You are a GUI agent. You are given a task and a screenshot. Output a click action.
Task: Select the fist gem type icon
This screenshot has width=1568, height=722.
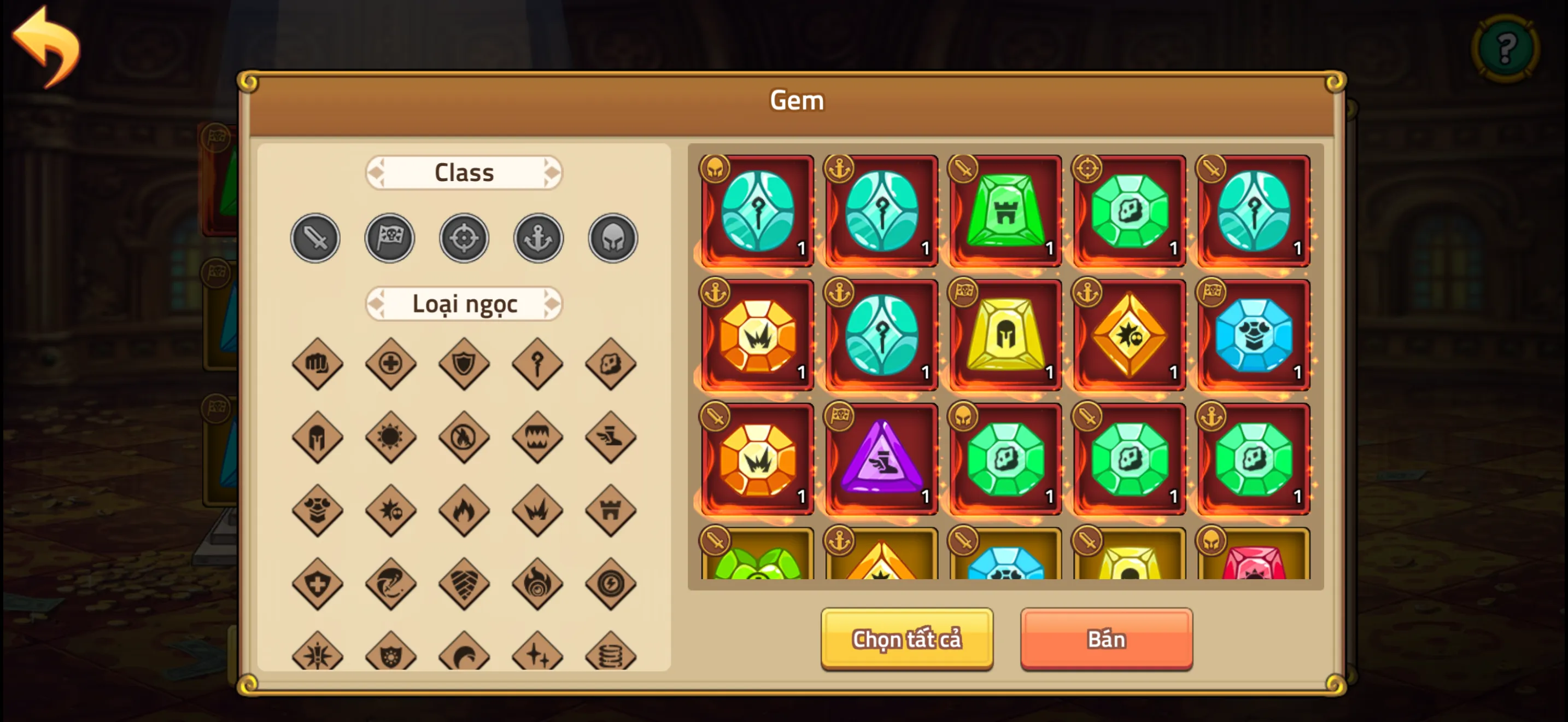point(315,364)
